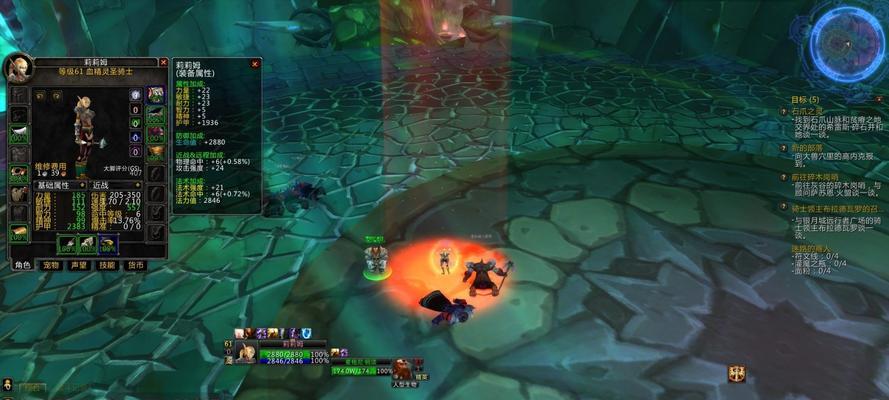Close the 莉莉姆 character panel
This screenshot has width=889, height=400.
pyautogui.click(x=162, y=62)
